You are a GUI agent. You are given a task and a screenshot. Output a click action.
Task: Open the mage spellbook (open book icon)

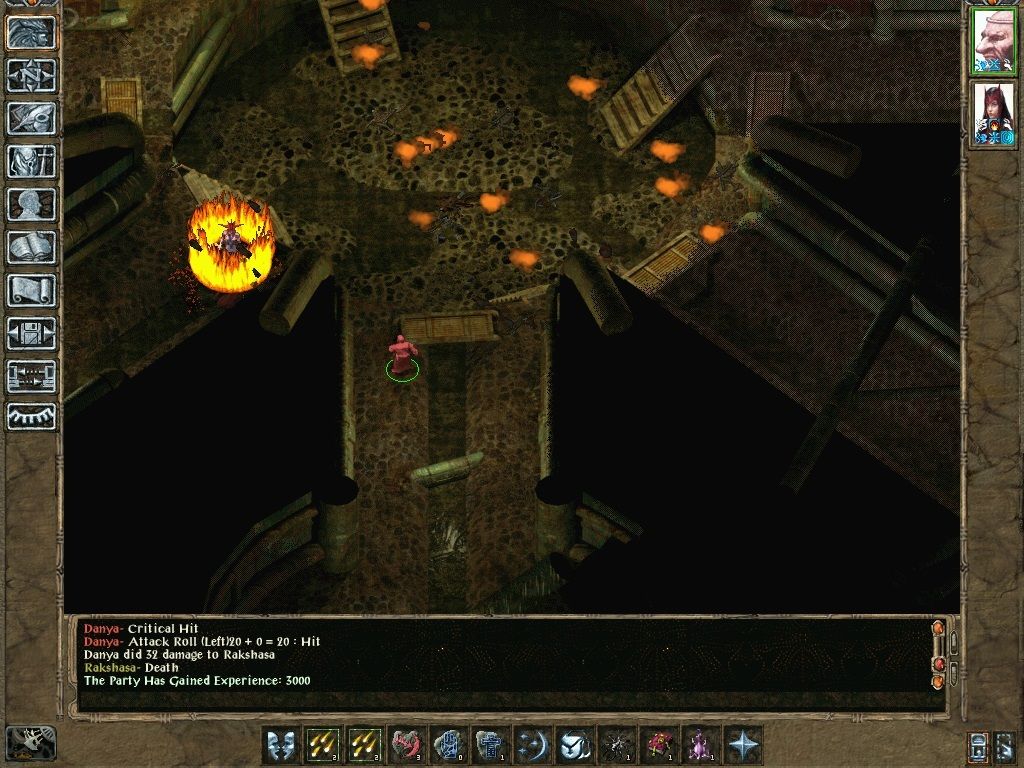click(31, 247)
